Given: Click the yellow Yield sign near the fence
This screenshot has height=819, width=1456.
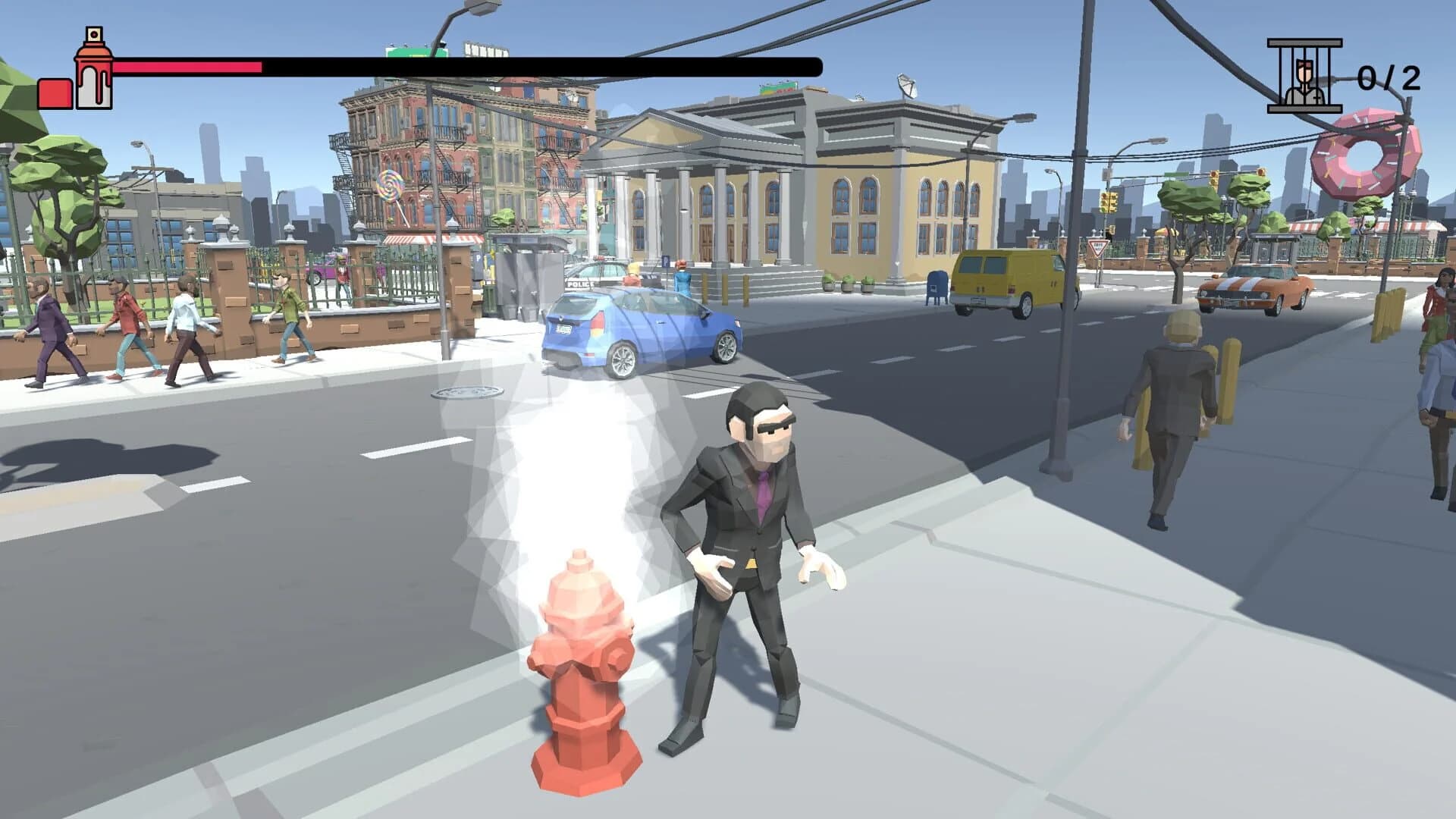Looking at the screenshot, I should pyautogui.click(x=1097, y=248).
